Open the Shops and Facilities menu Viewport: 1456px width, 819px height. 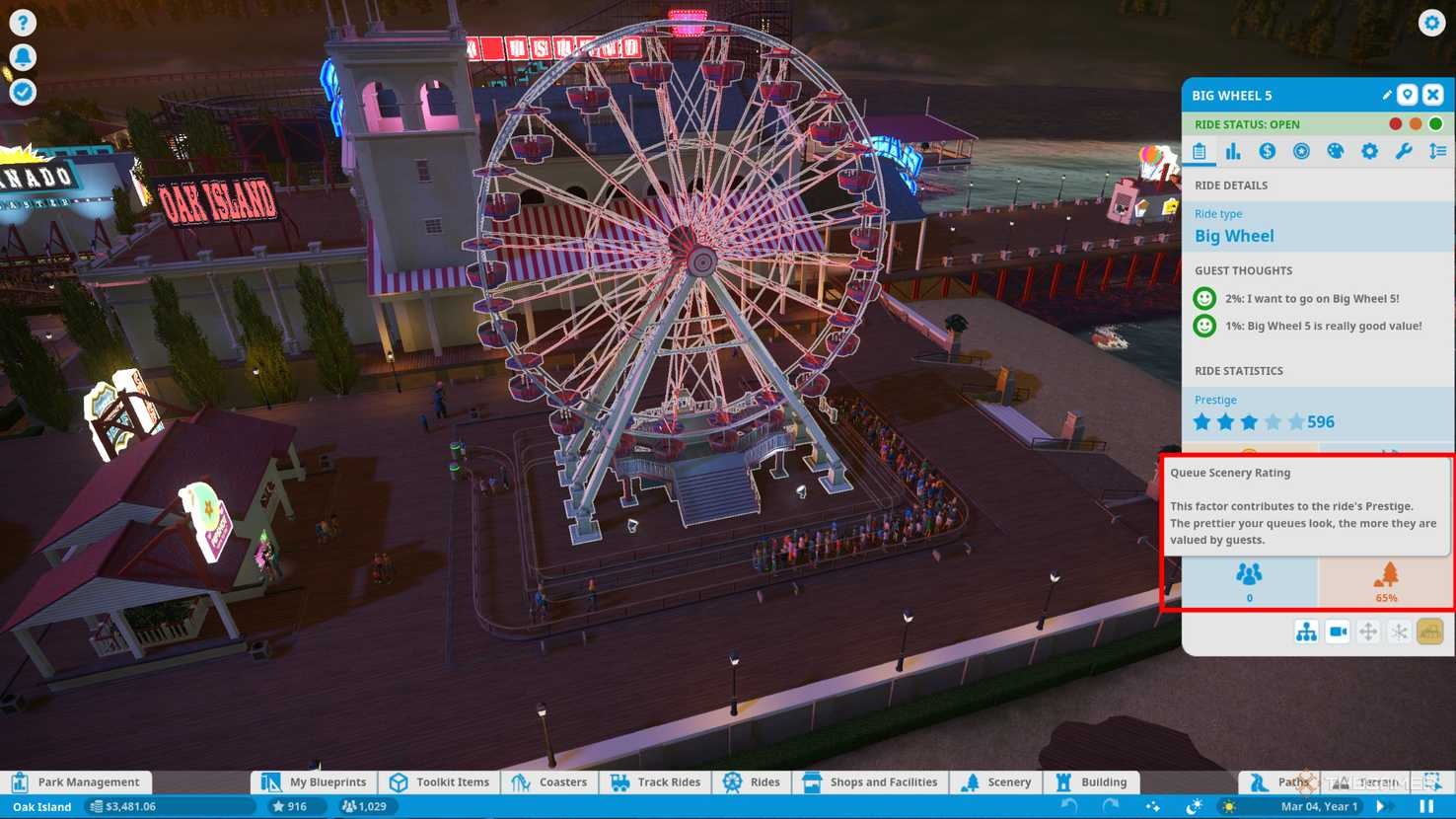pos(870,782)
